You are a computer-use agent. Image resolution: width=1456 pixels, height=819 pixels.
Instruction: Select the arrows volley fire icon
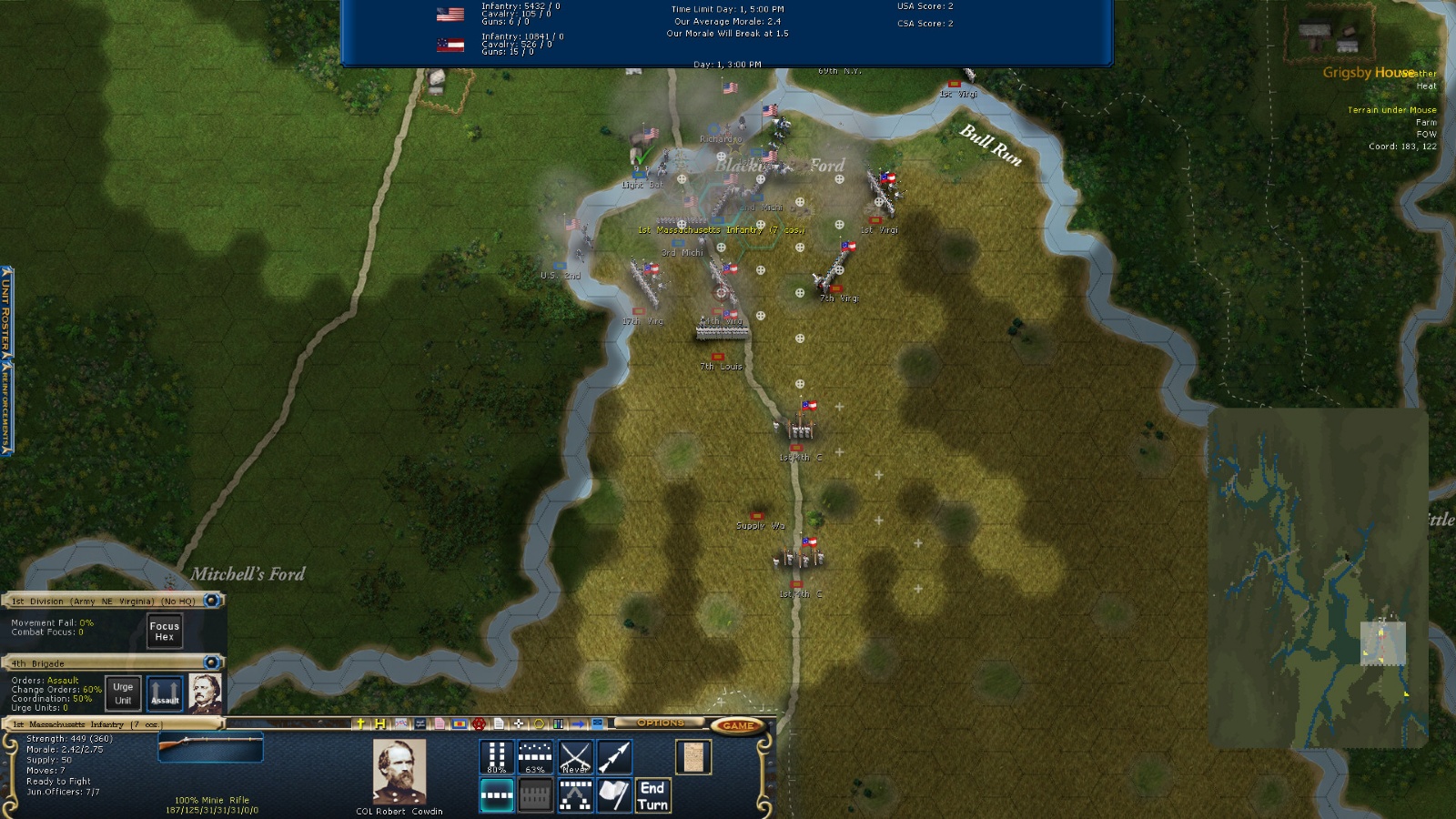pos(614,757)
